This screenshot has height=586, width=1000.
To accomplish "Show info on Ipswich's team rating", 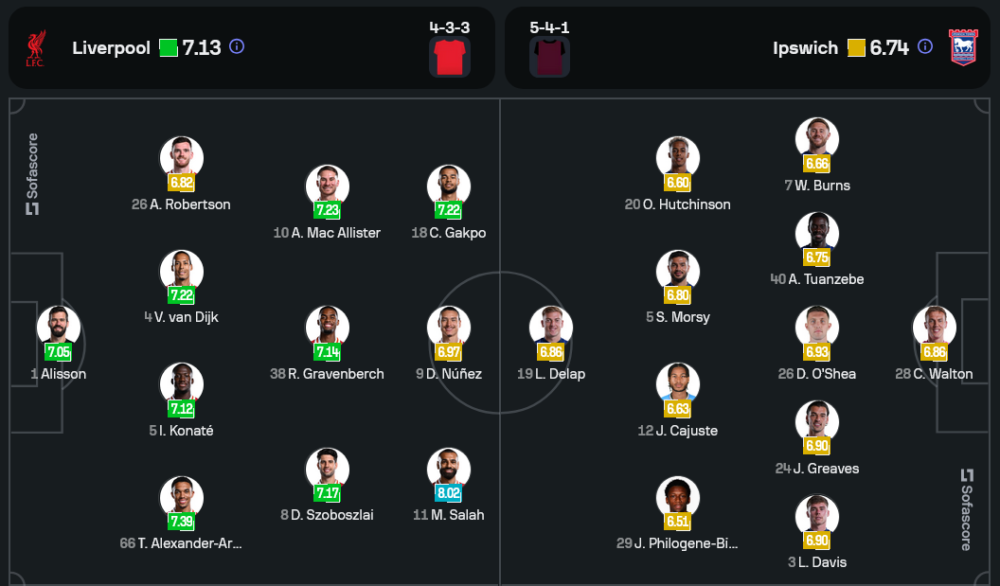I will click(925, 47).
